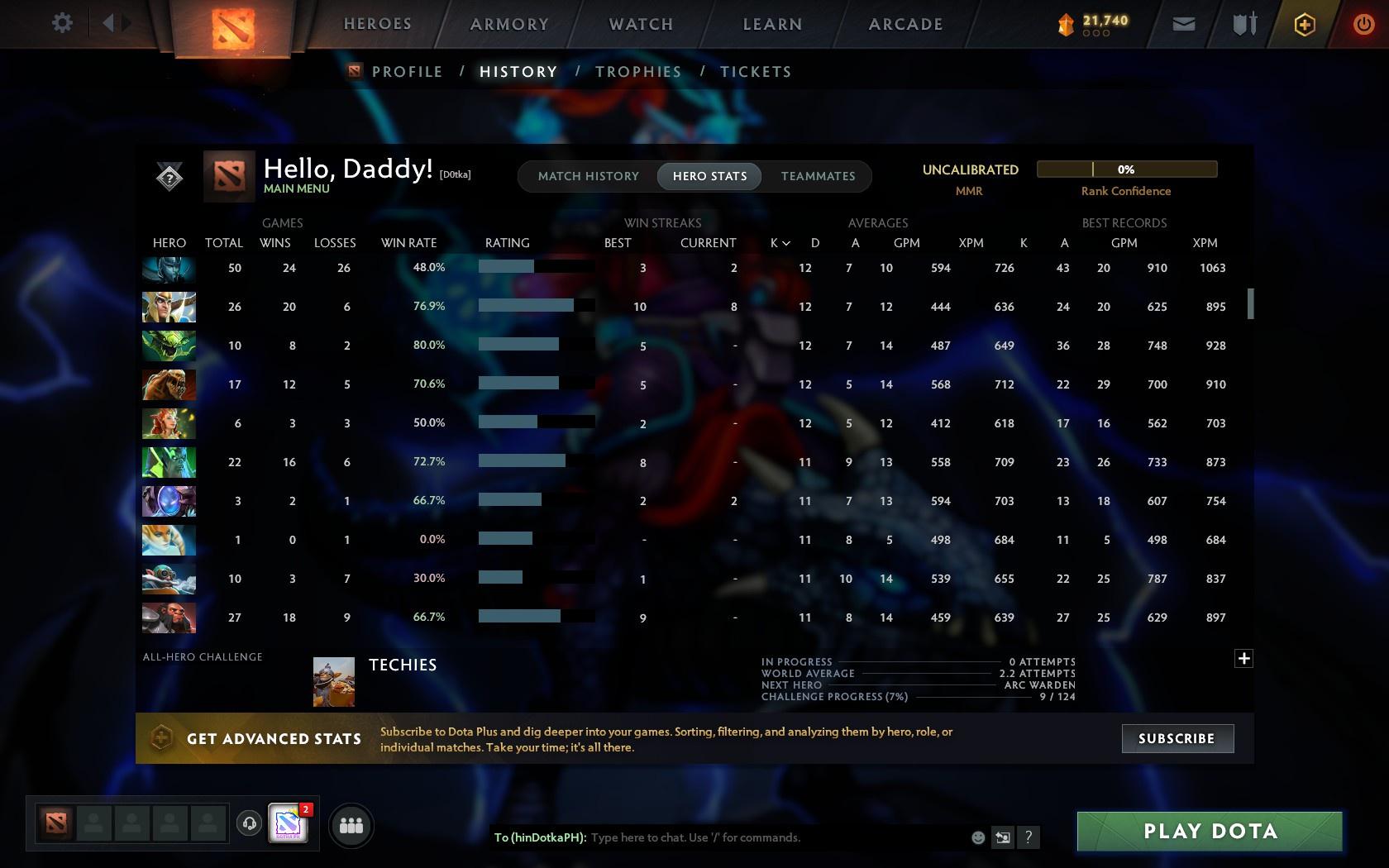Click the back navigation arrow
This screenshot has height=868, width=1389.
[x=107, y=22]
